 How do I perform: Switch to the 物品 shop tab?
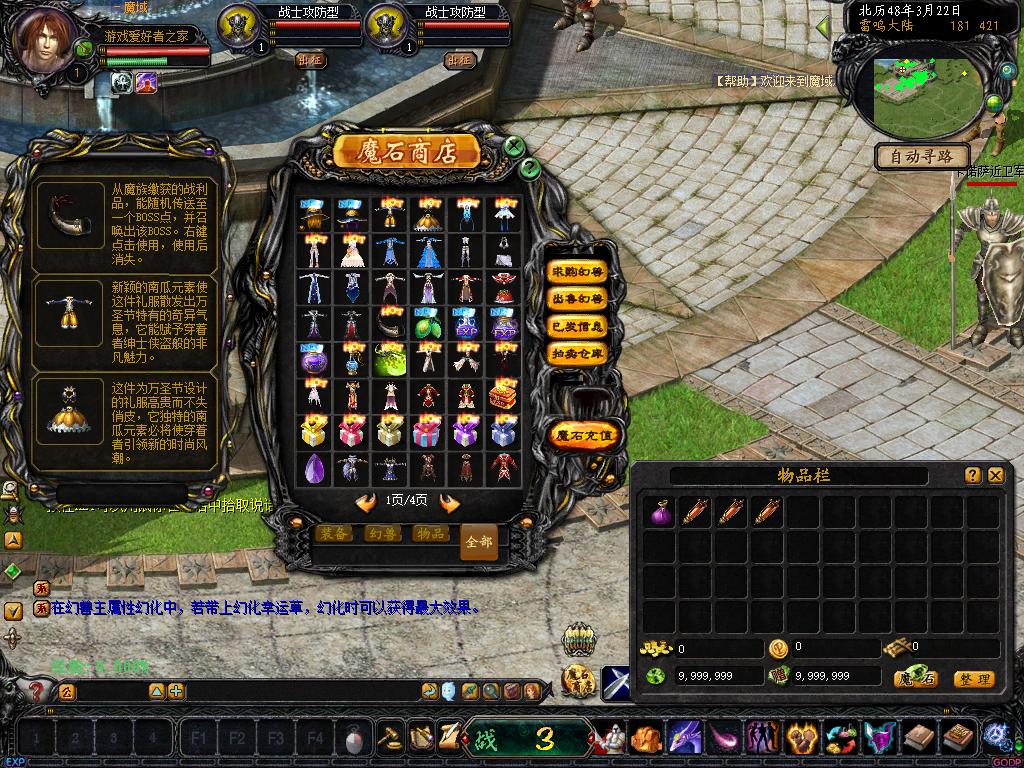click(x=430, y=534)
